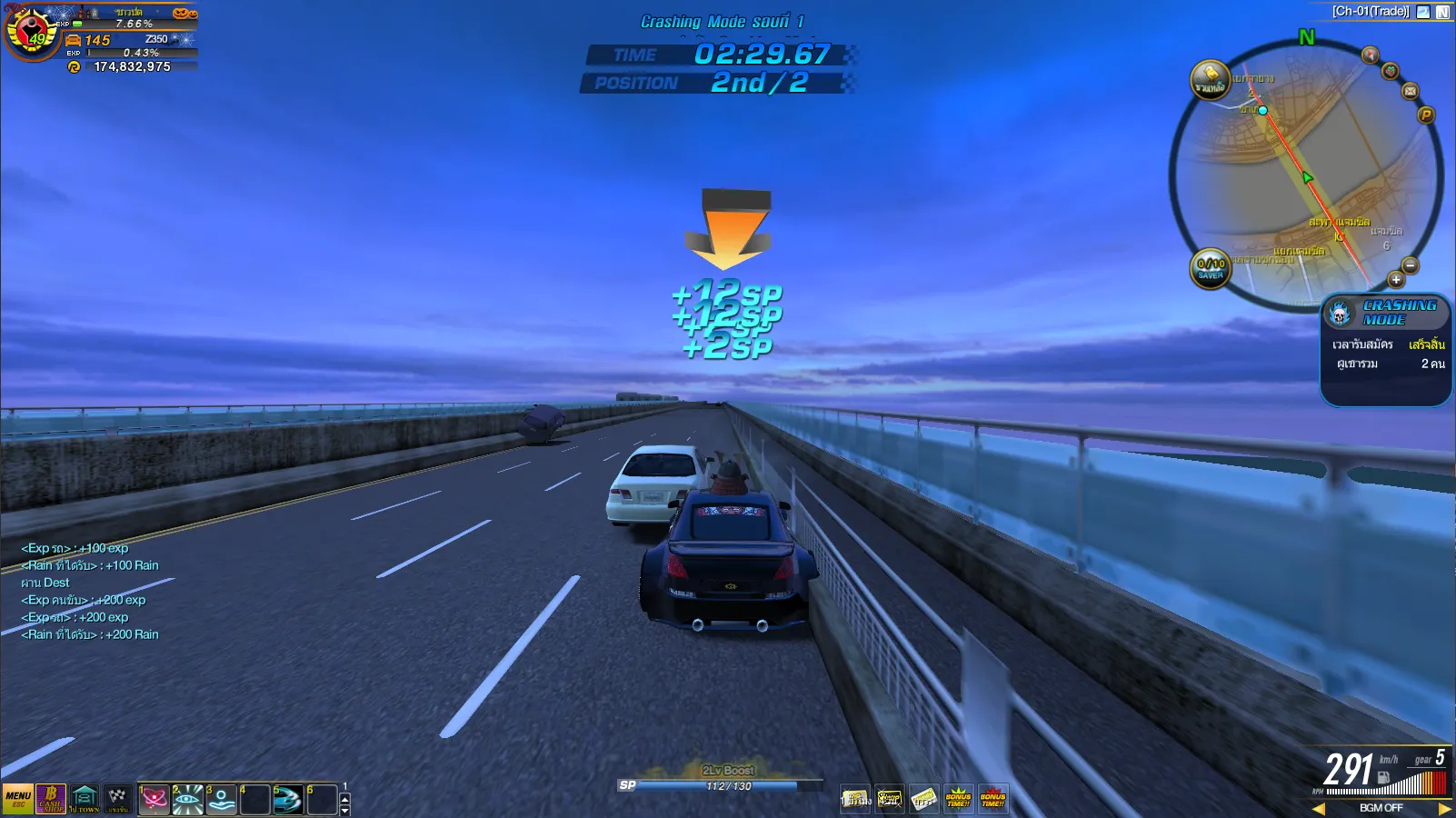Go to Town via garage icon
Viewport: 1456px width, 818px height.
coord(85,799)
